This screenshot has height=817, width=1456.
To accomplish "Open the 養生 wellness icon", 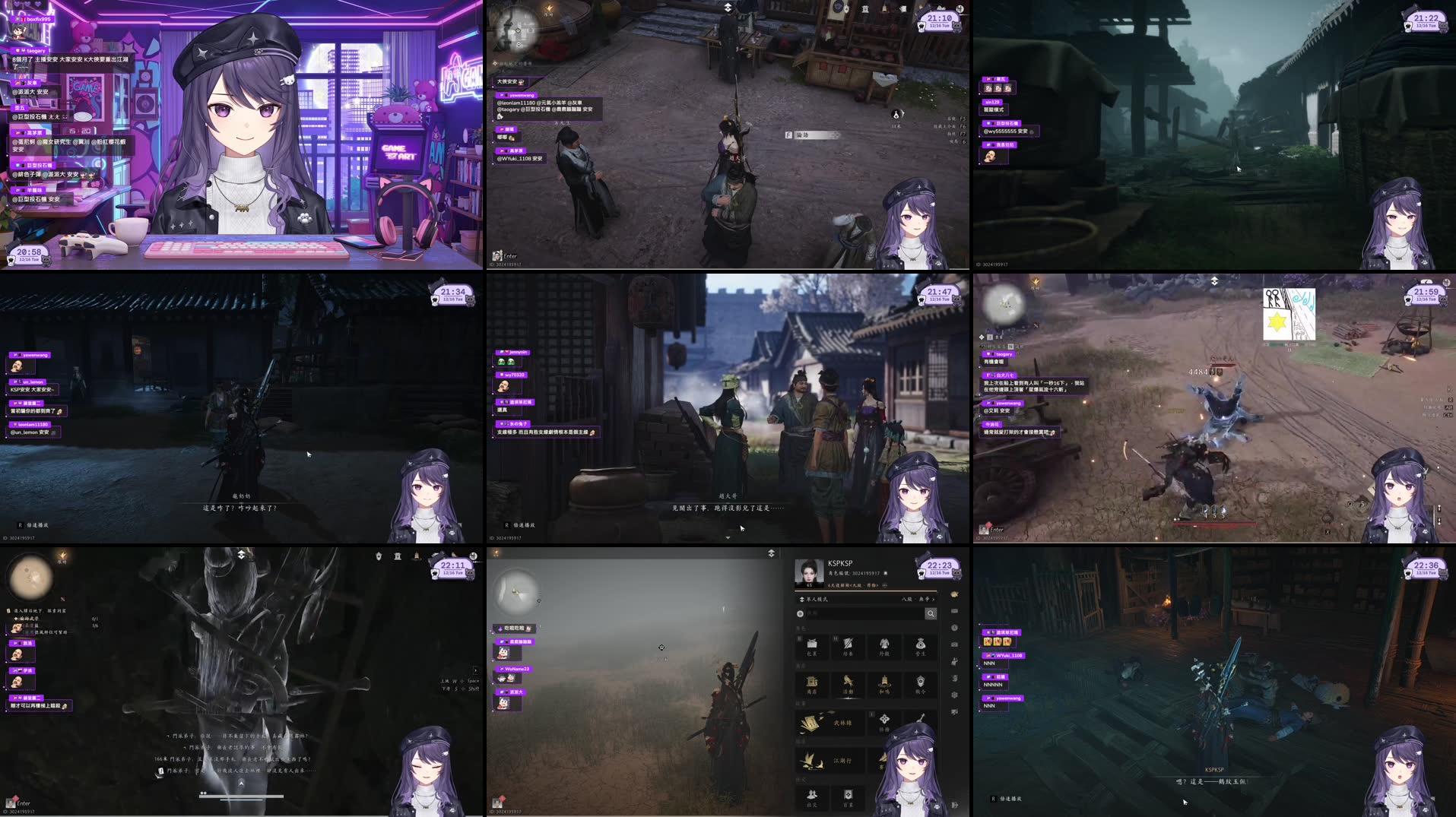I will [921, 645].
